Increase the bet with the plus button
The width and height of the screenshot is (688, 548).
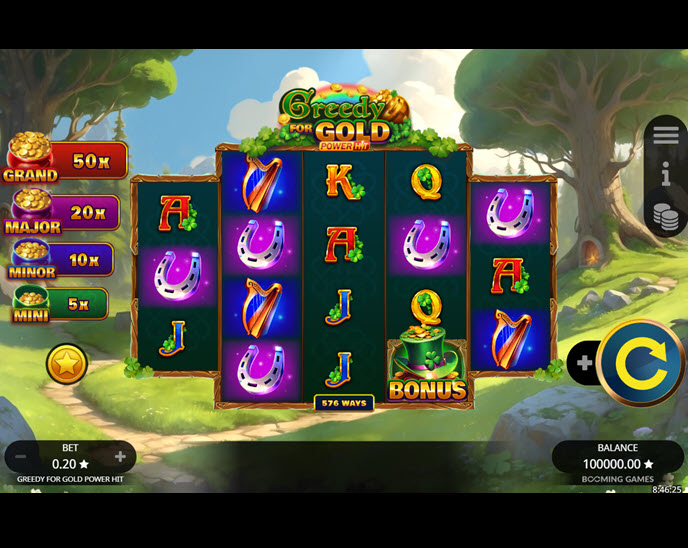120,457
